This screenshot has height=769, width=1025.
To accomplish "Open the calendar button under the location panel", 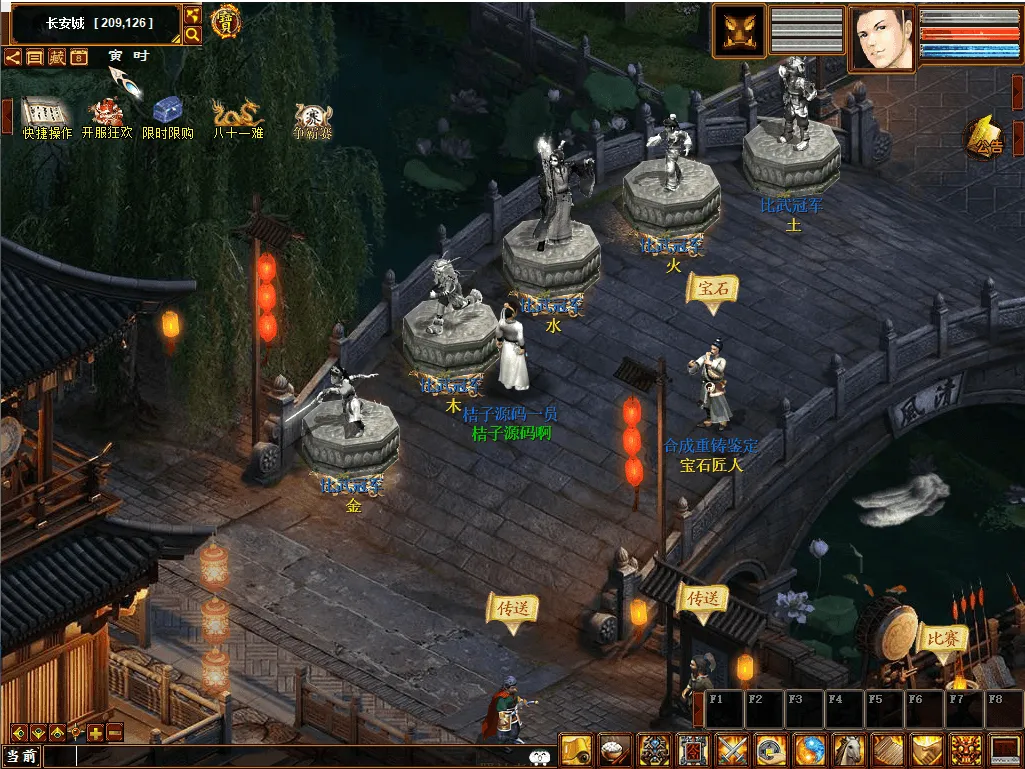I will [78, 57].
